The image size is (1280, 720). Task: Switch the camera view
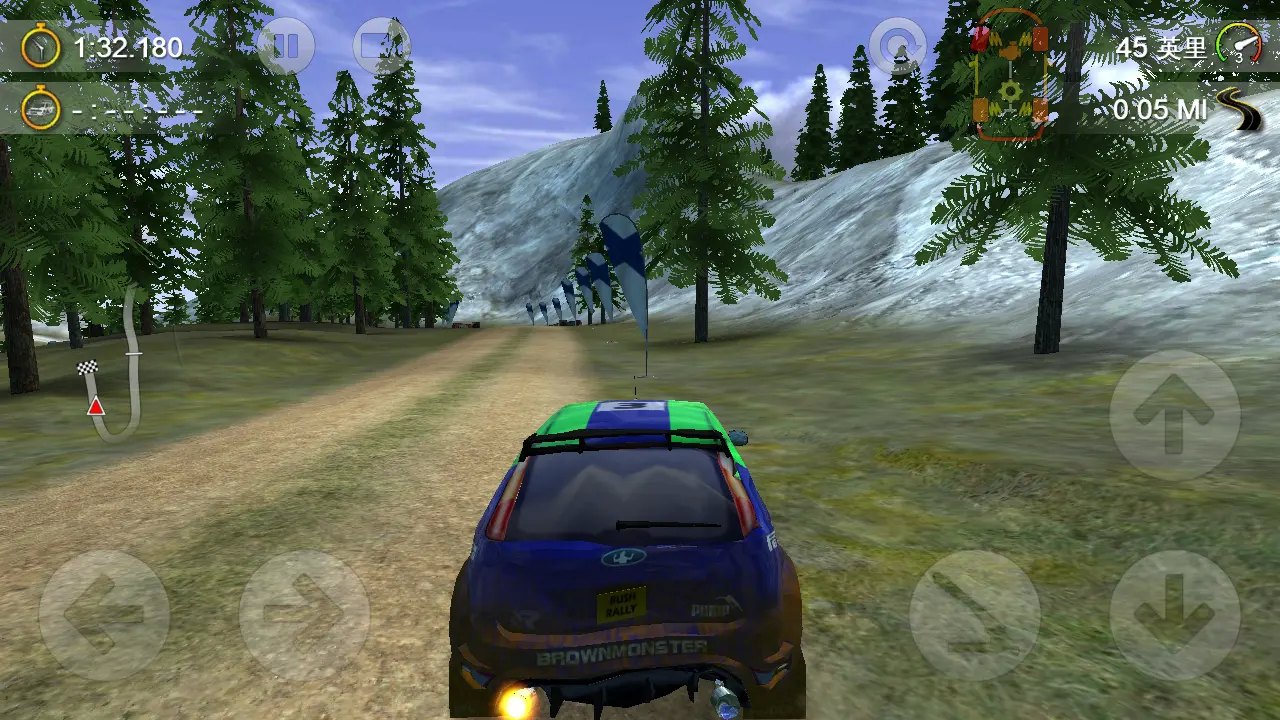381,46
